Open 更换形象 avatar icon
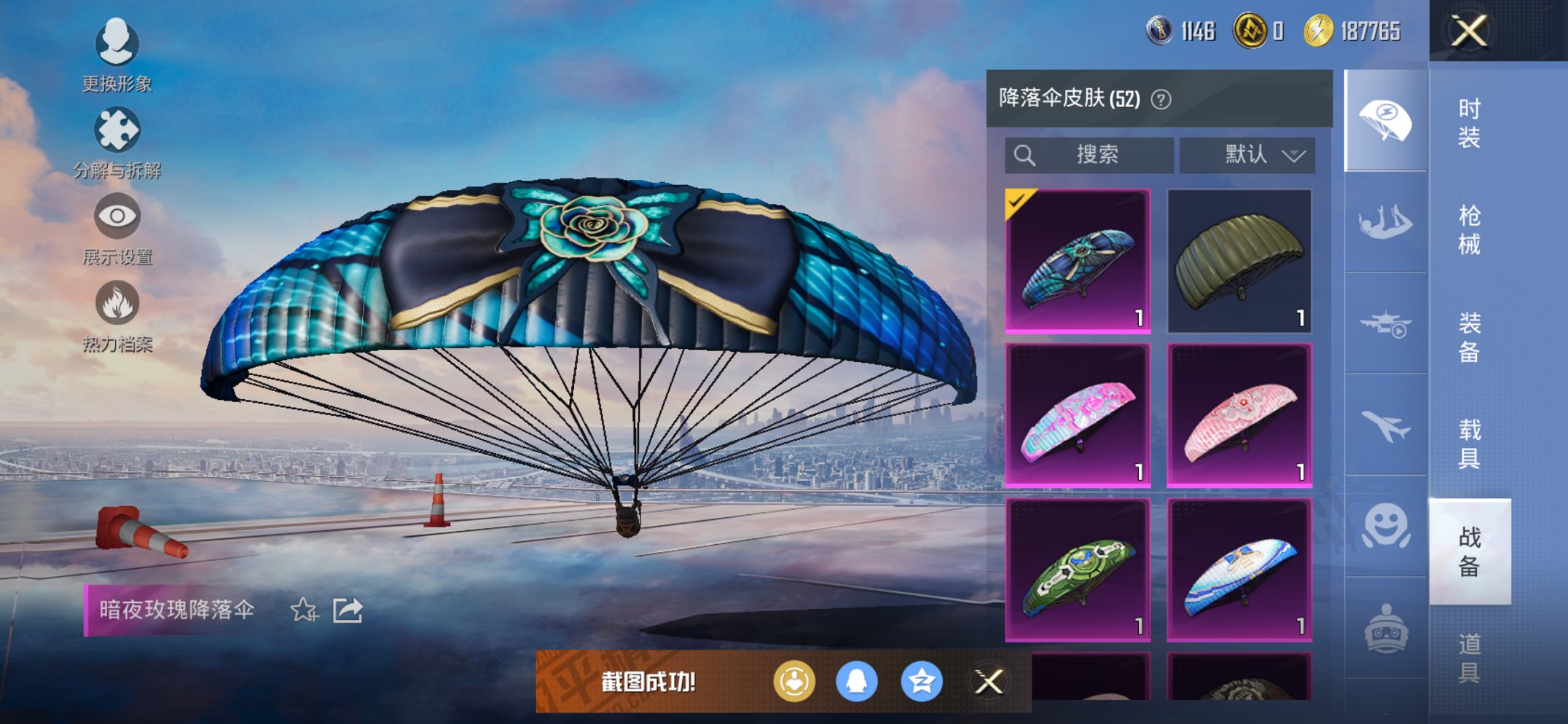Viewport: 1568px width, 724px height. click(117, 44)
